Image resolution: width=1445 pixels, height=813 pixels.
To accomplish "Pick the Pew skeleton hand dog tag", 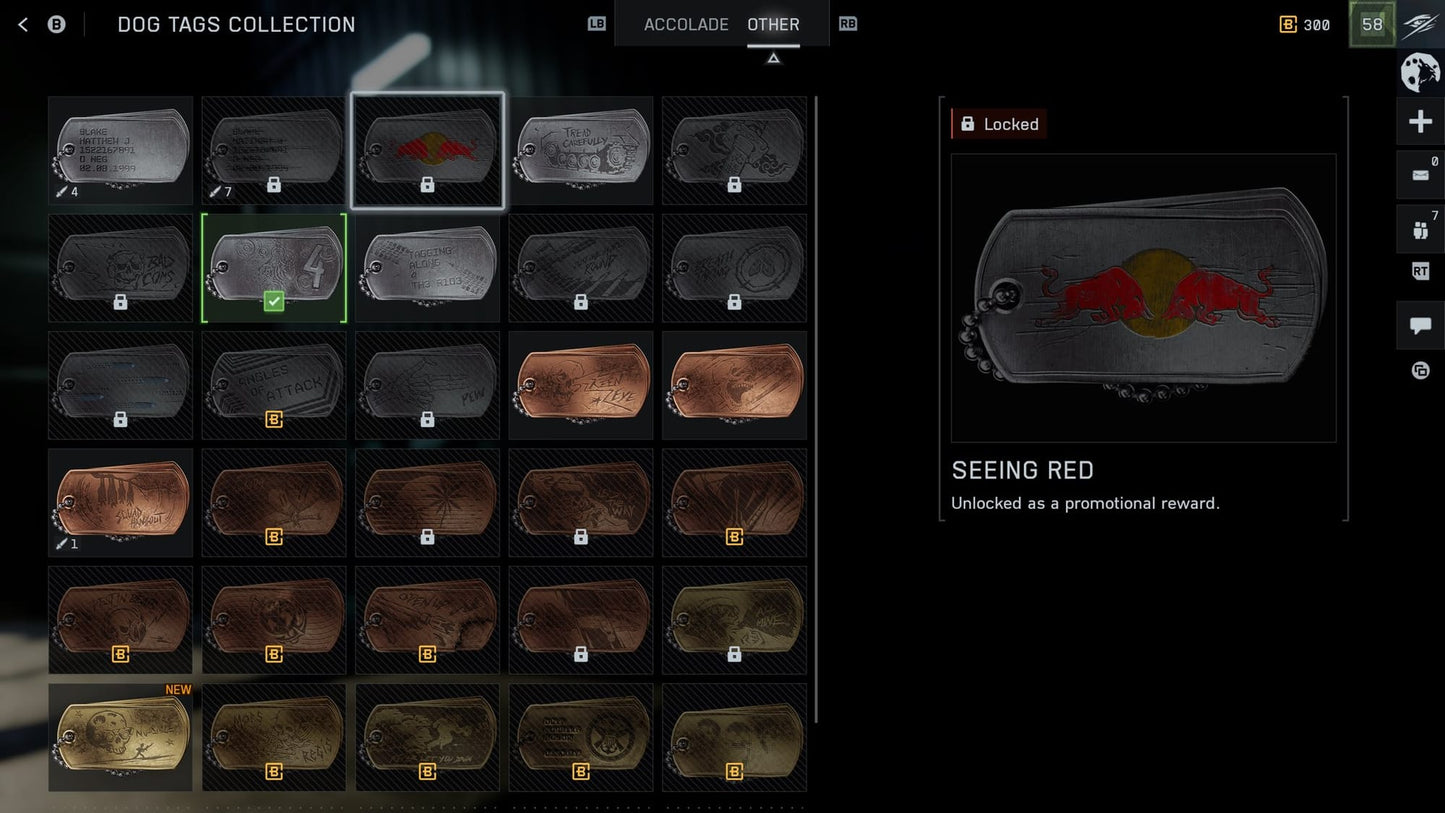I will pyautogui.click(x=427, y=385).
